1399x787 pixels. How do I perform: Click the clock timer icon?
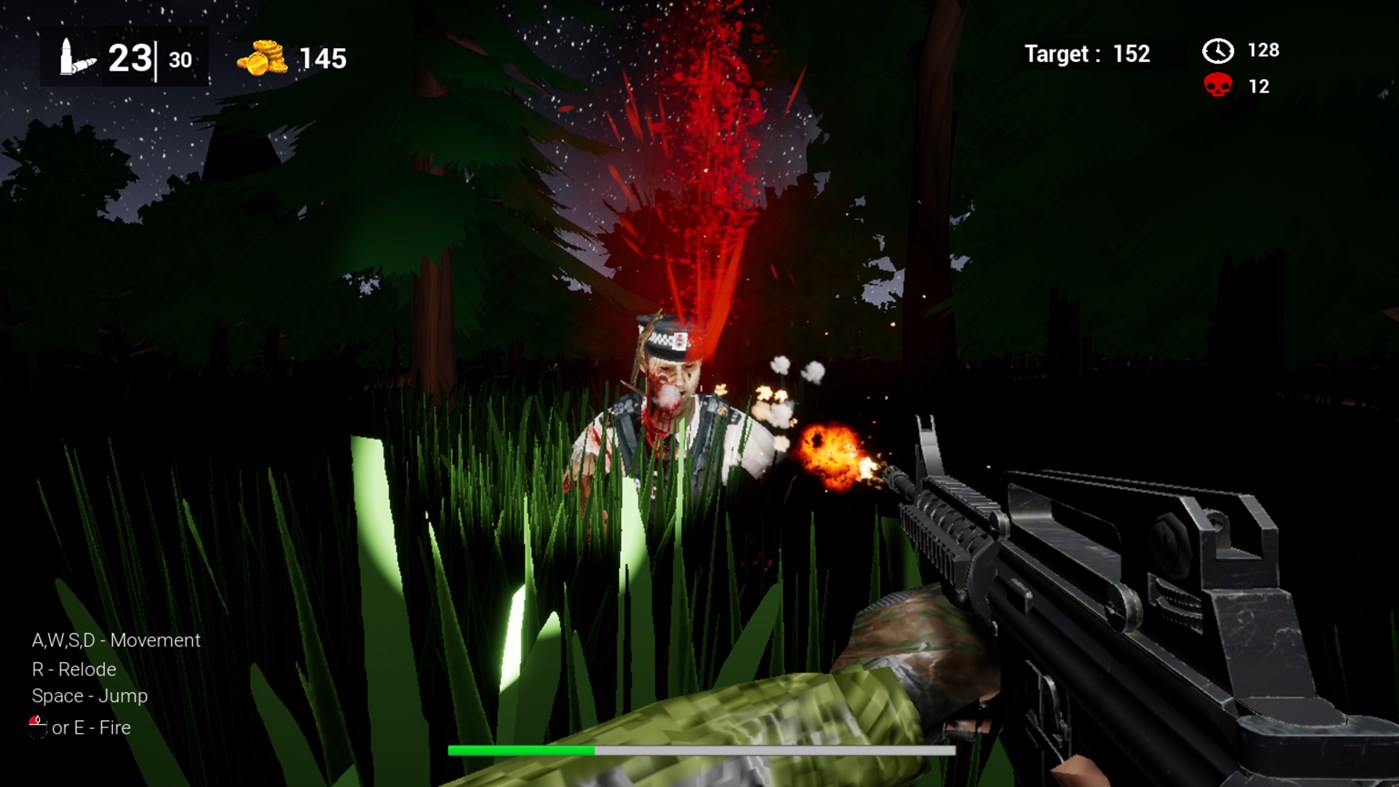pyautogui.click(x=1216, y=49)
